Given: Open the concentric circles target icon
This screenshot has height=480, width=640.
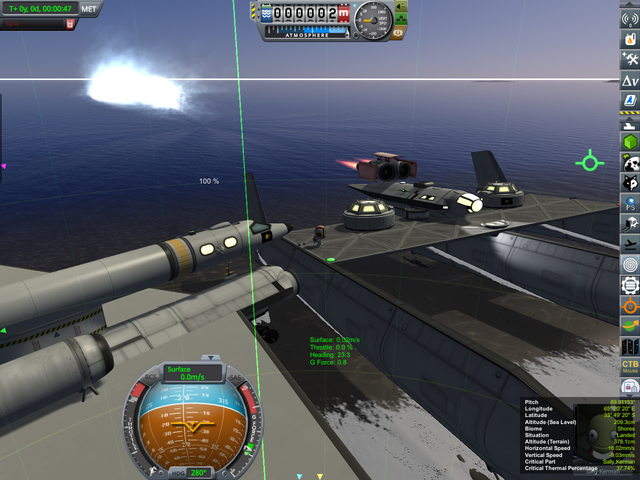Looking at the screenshot, I should point(630,264).
